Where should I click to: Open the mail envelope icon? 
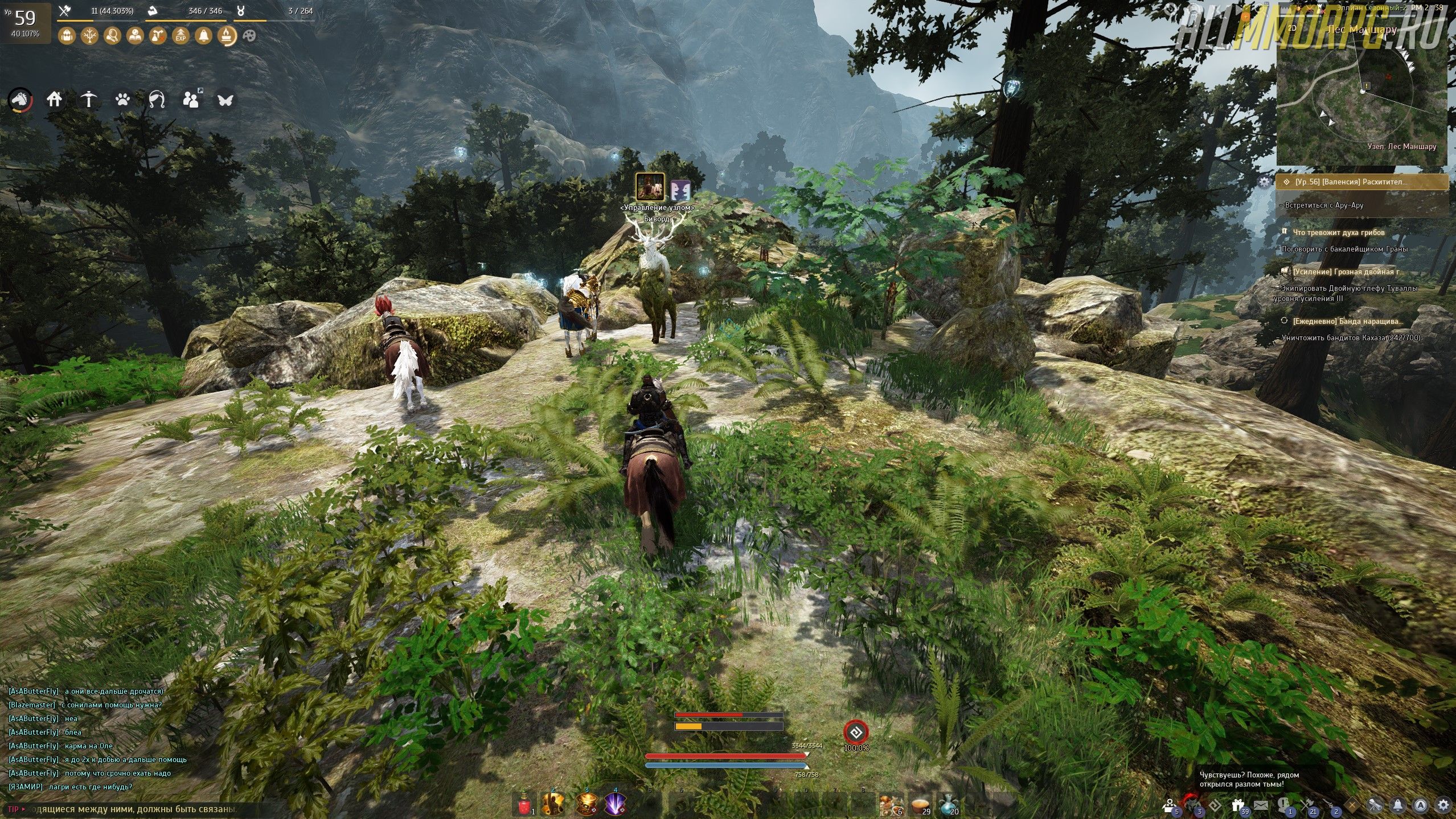click(x=1261, y=805)
